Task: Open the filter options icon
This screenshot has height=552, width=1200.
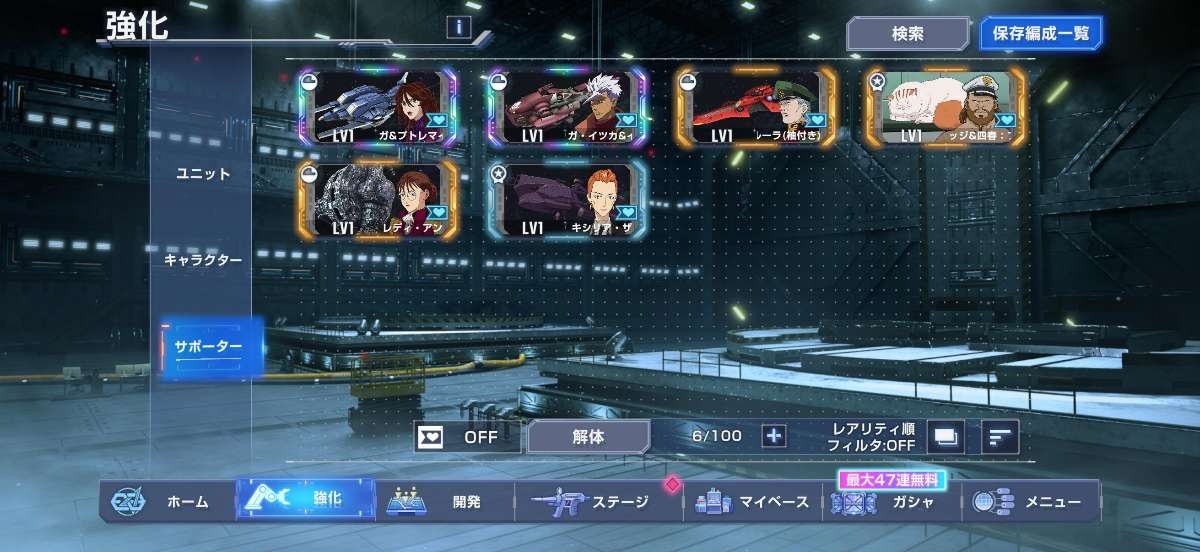Action: tap(946, 436)
